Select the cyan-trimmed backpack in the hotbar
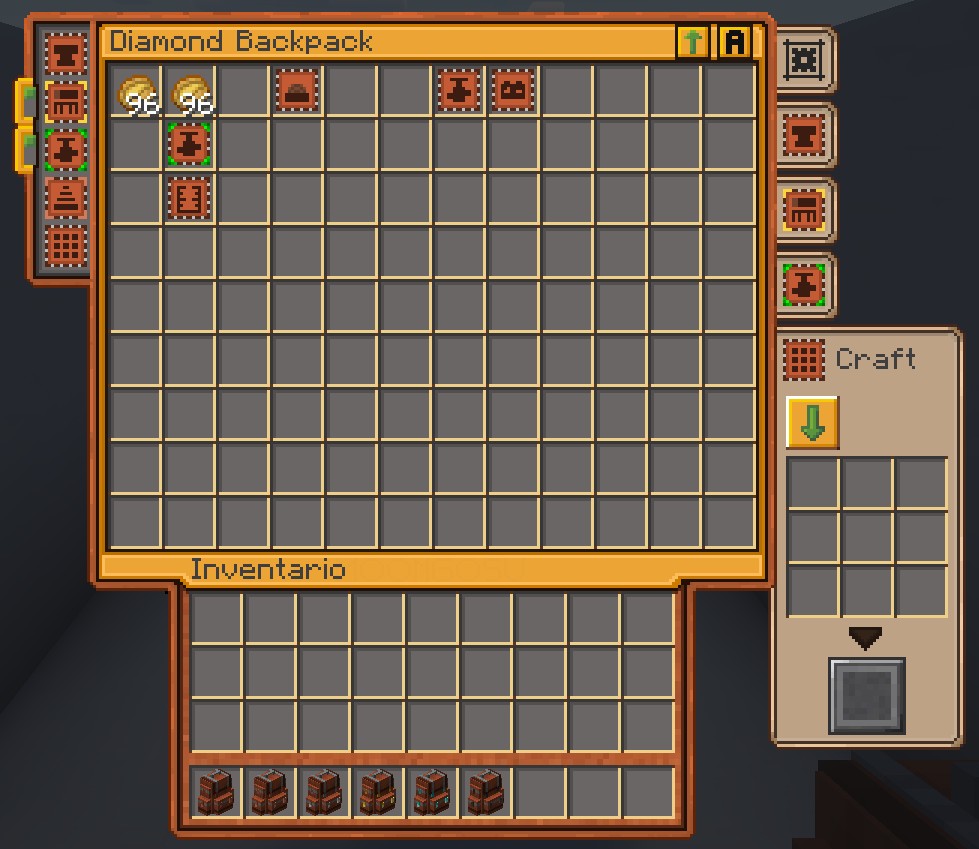Screen dimensions: 979x849 pos(432,792)
